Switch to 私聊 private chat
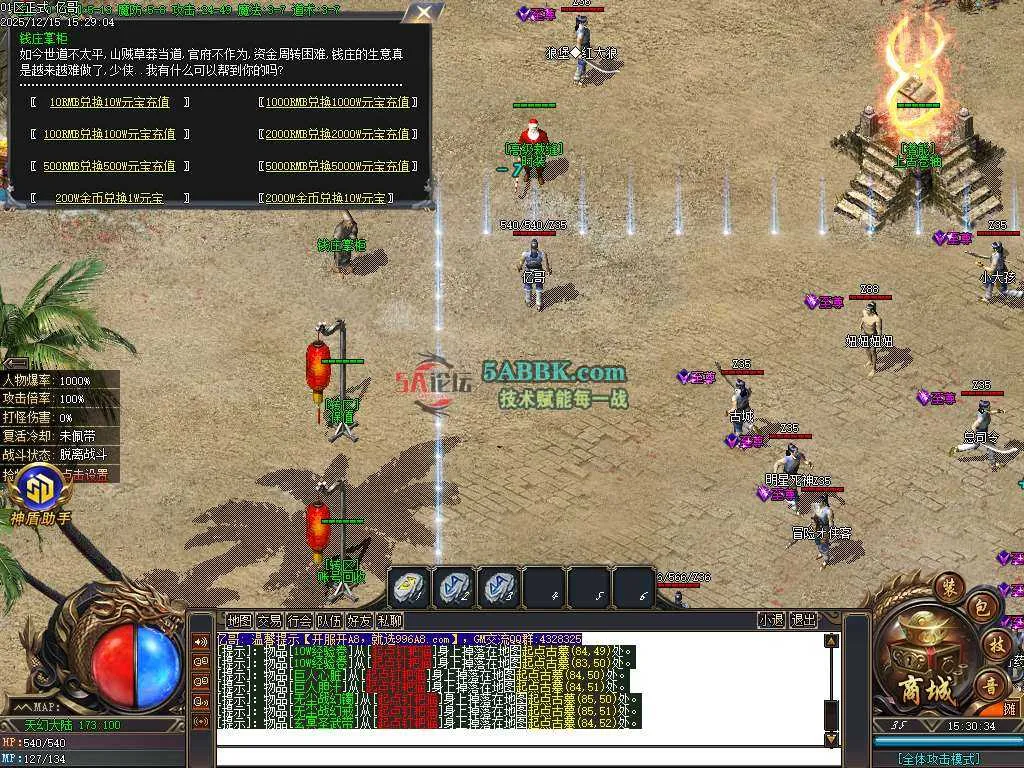Viewport: 1024px width, 768px height. [x=389, y=620]
